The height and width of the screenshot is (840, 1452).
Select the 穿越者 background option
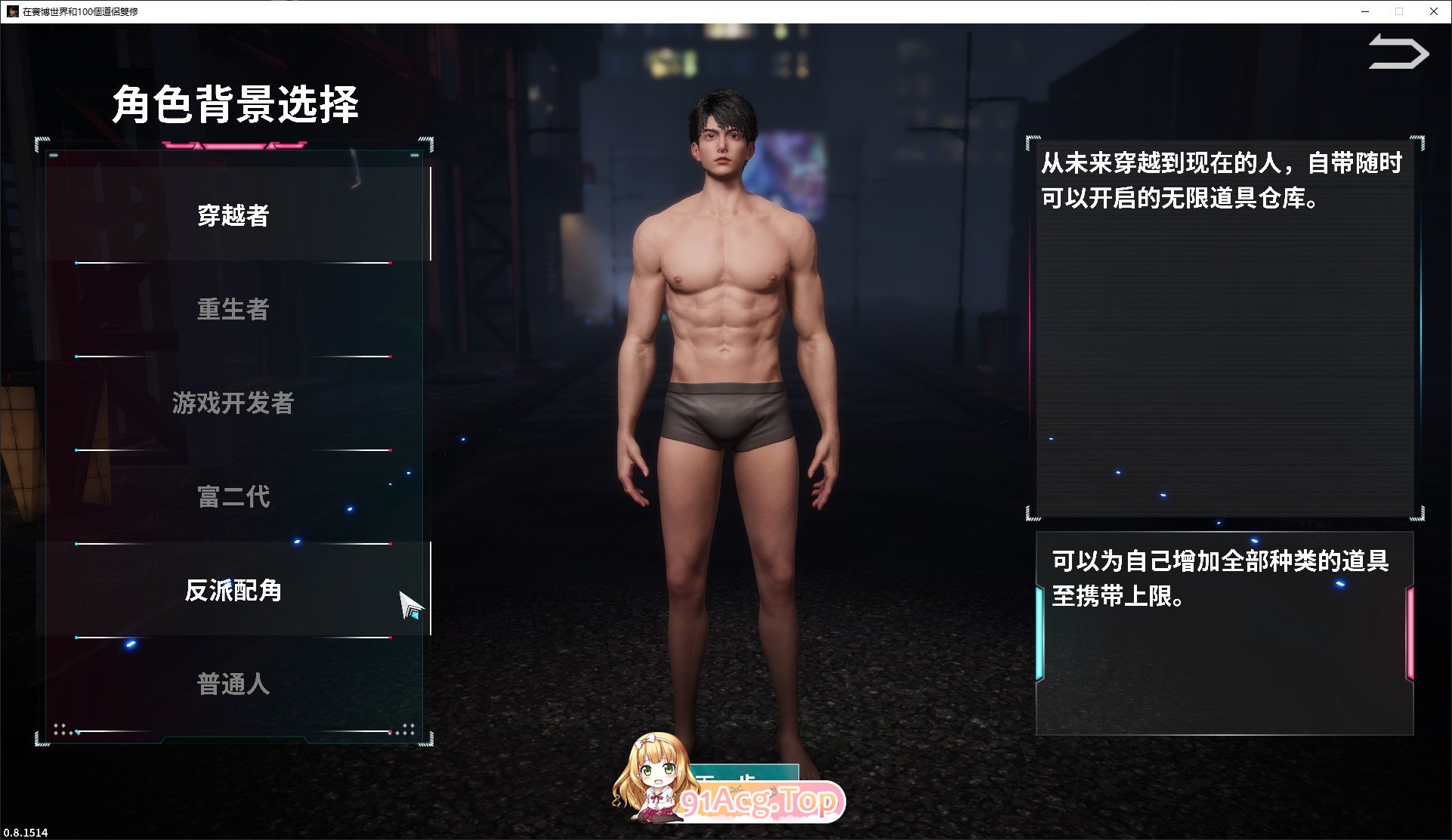(233, 216)
